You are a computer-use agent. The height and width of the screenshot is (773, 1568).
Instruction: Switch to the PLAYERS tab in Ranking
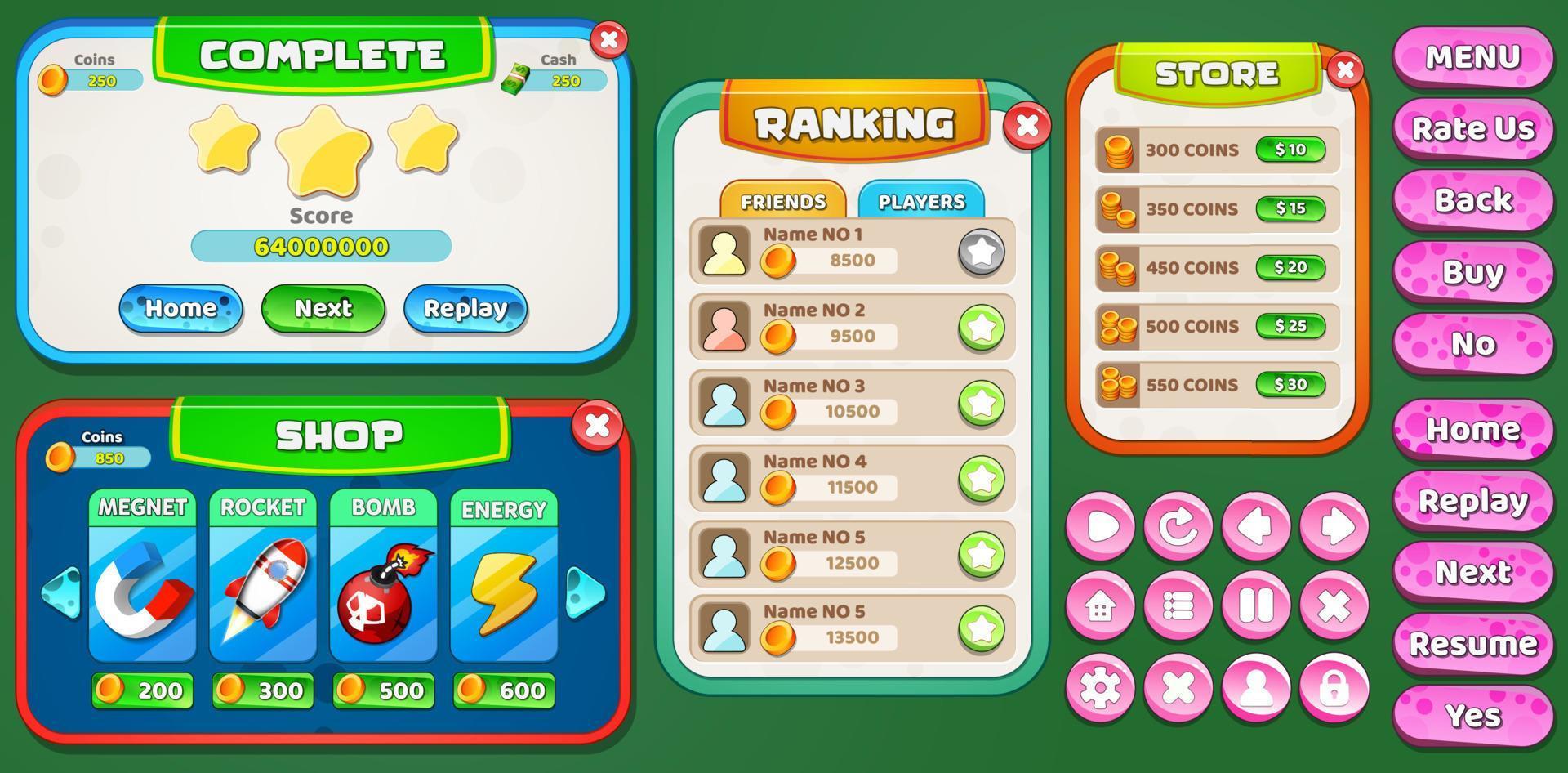click(921, 201)
